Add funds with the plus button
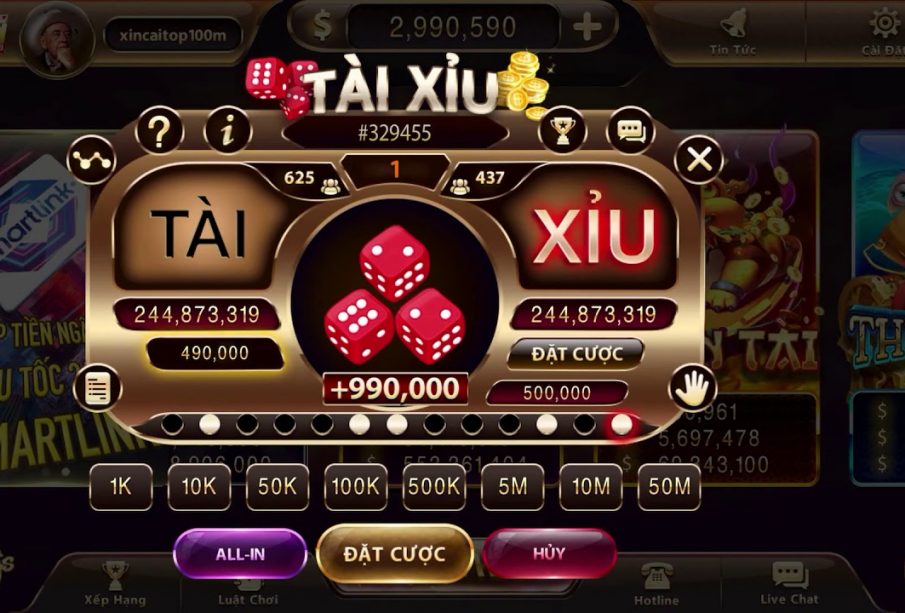The width and height of the screenshot is (905, 613). click(588, 27)
